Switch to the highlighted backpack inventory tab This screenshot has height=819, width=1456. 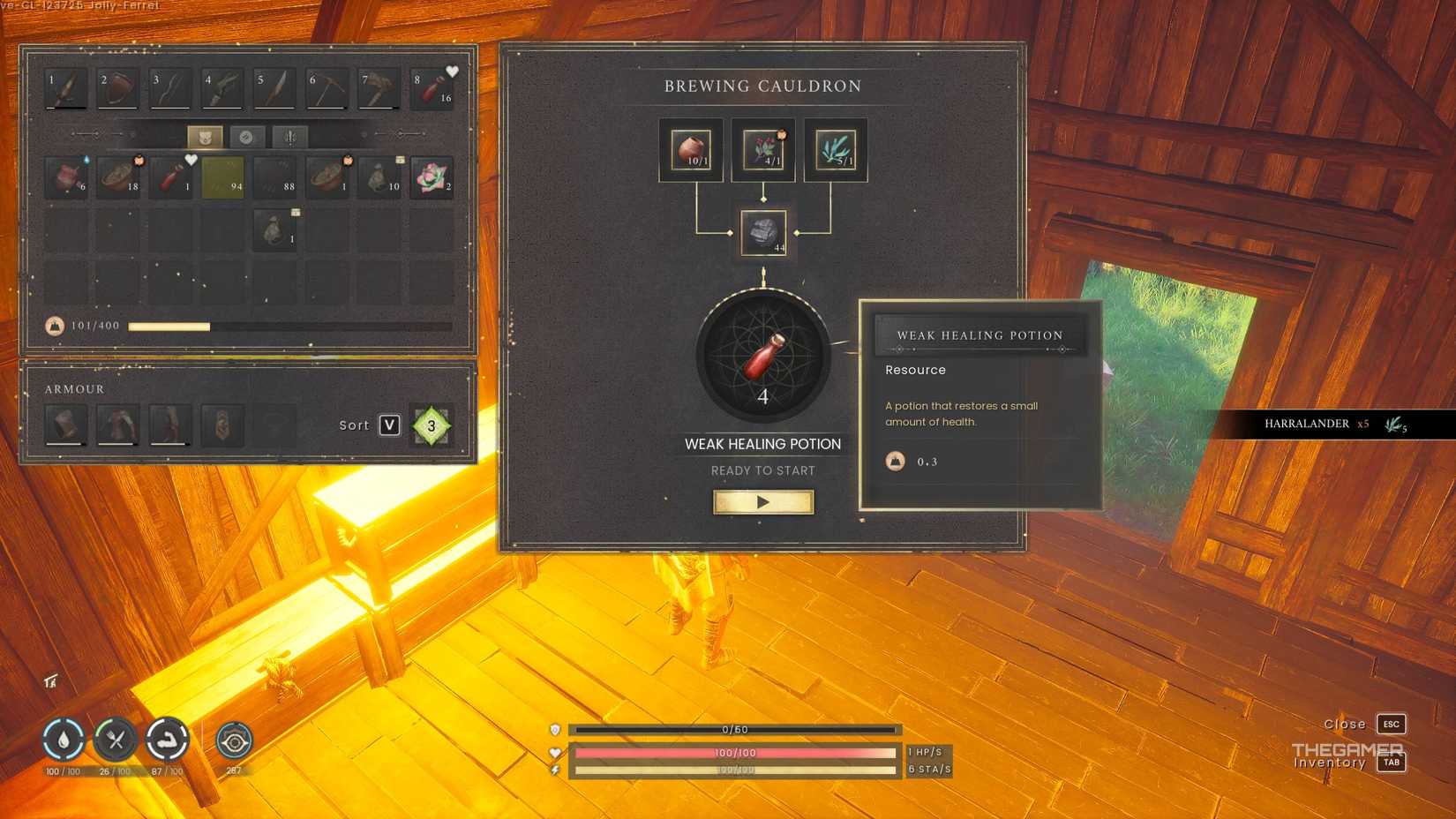[205, 137]
